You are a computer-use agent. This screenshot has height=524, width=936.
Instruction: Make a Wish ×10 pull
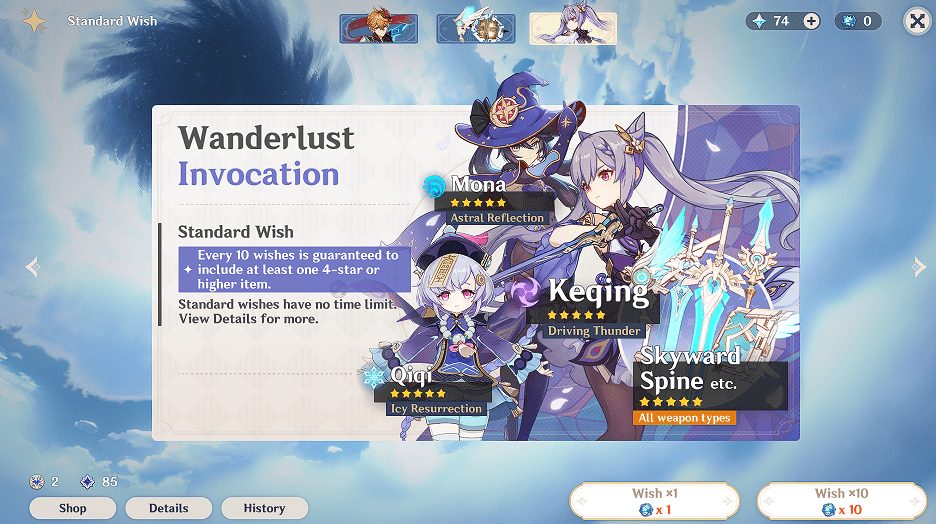point(841,501)
